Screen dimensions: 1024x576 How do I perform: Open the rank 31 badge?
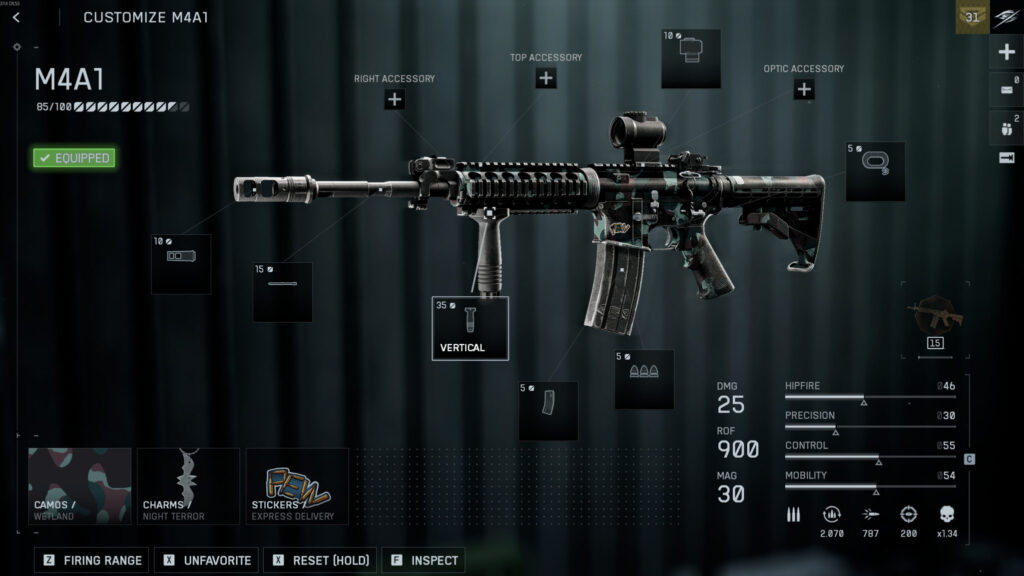click(x=972, y=17)
